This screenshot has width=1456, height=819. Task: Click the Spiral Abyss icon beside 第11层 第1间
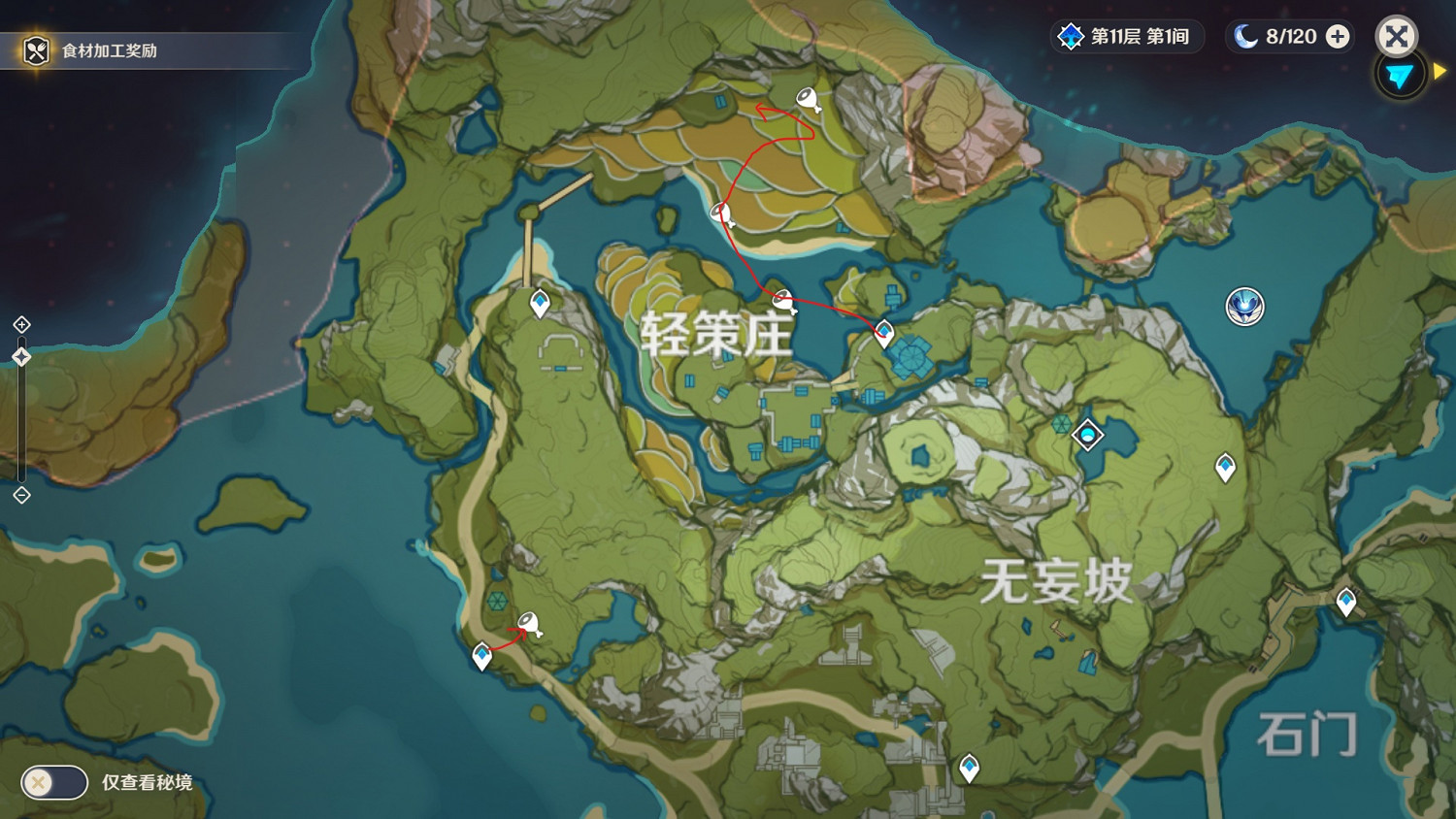pos(1070,37)
